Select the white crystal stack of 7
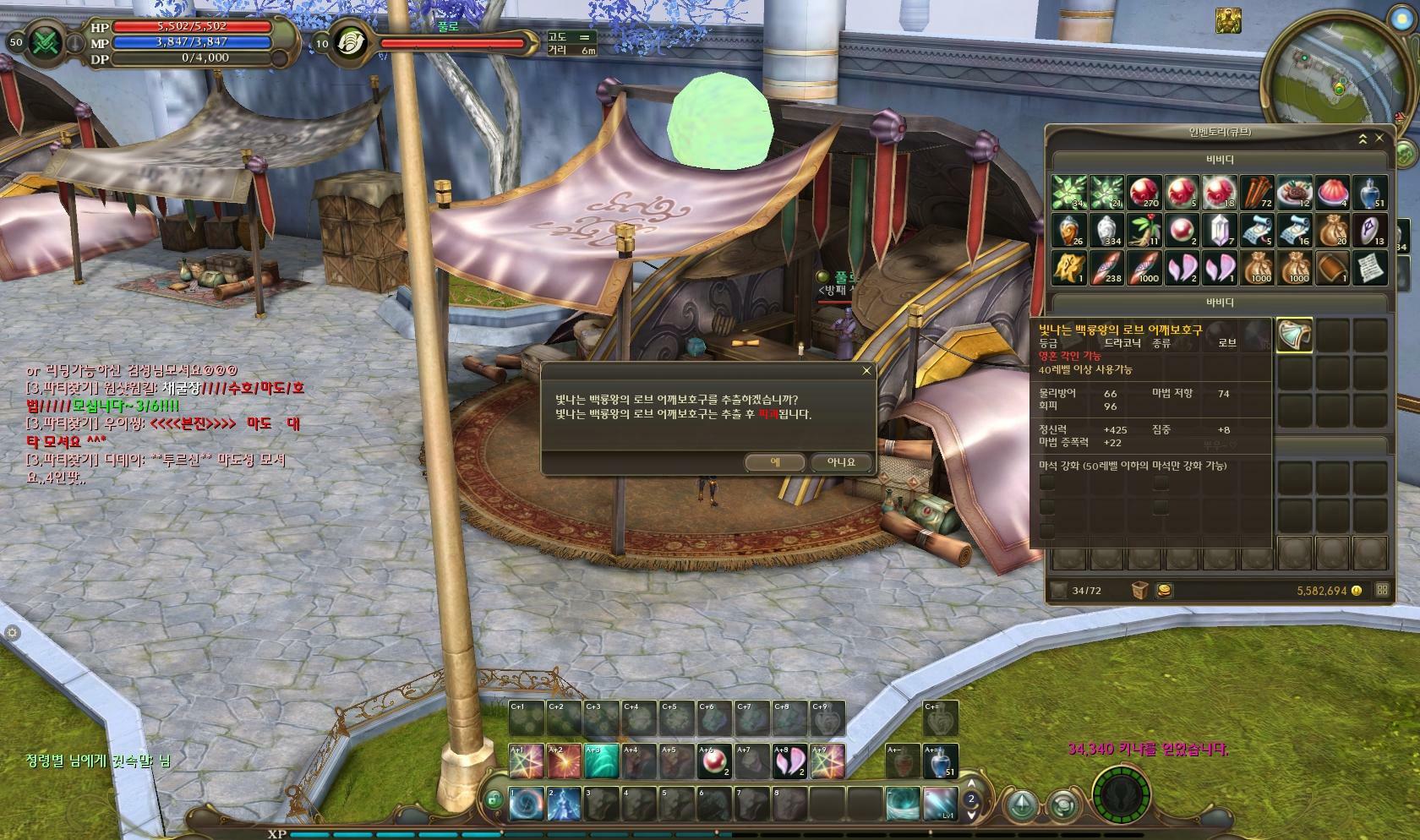Viewport: 1420px width, 840px height. pos(1219,230)
